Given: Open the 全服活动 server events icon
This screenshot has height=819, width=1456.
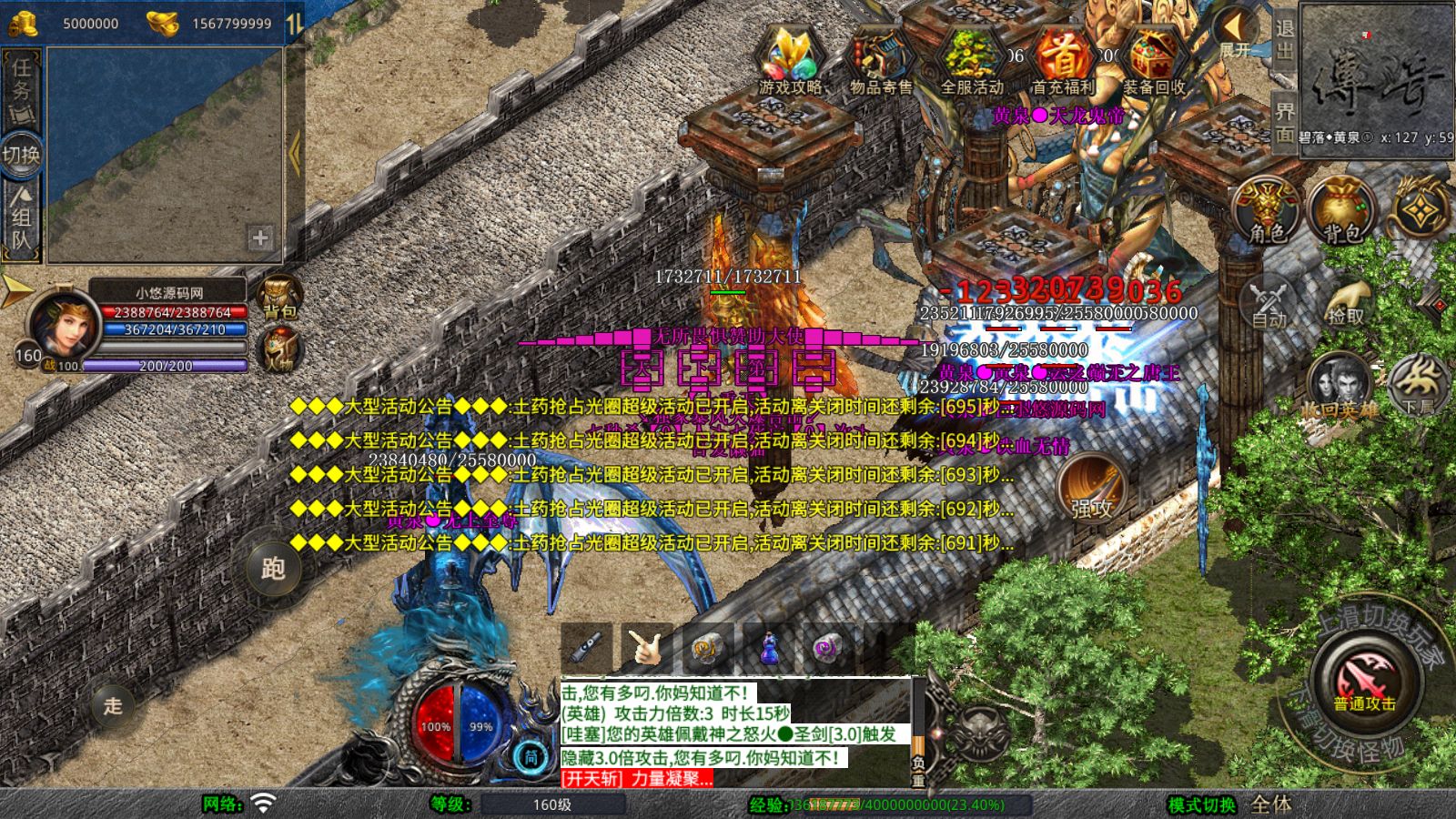Looking at the screenshot, I should tap(971, 60).
